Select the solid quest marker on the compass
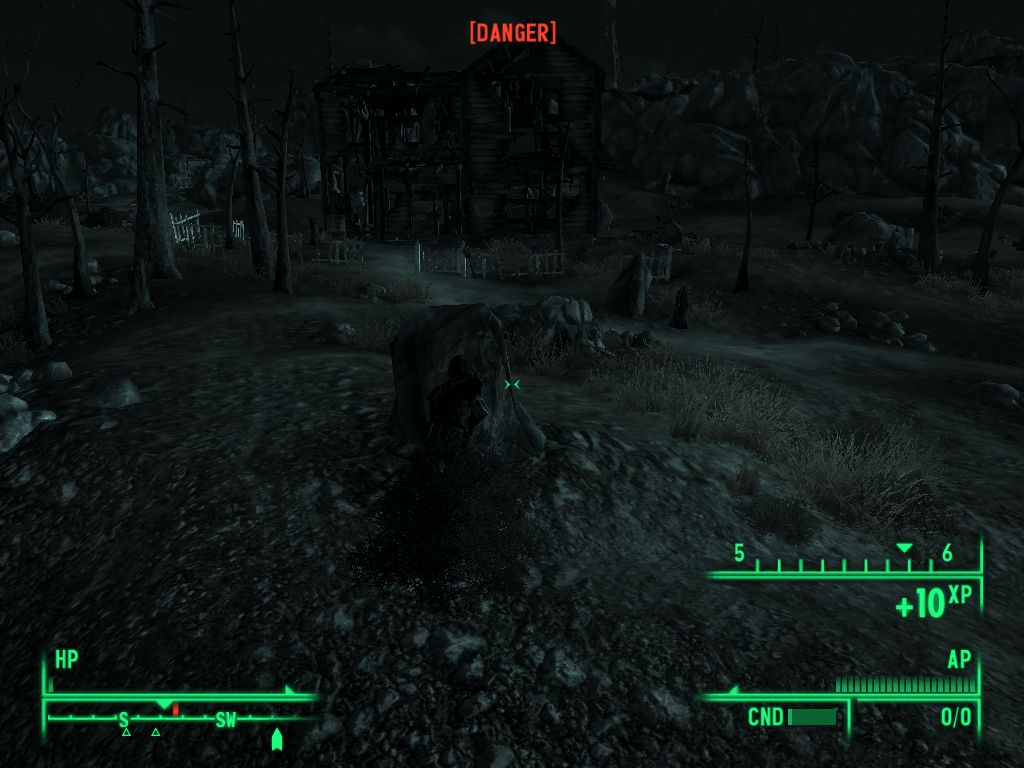This screenshot has width=1024, height=768. pyautogui.click(x=277, y=739)
